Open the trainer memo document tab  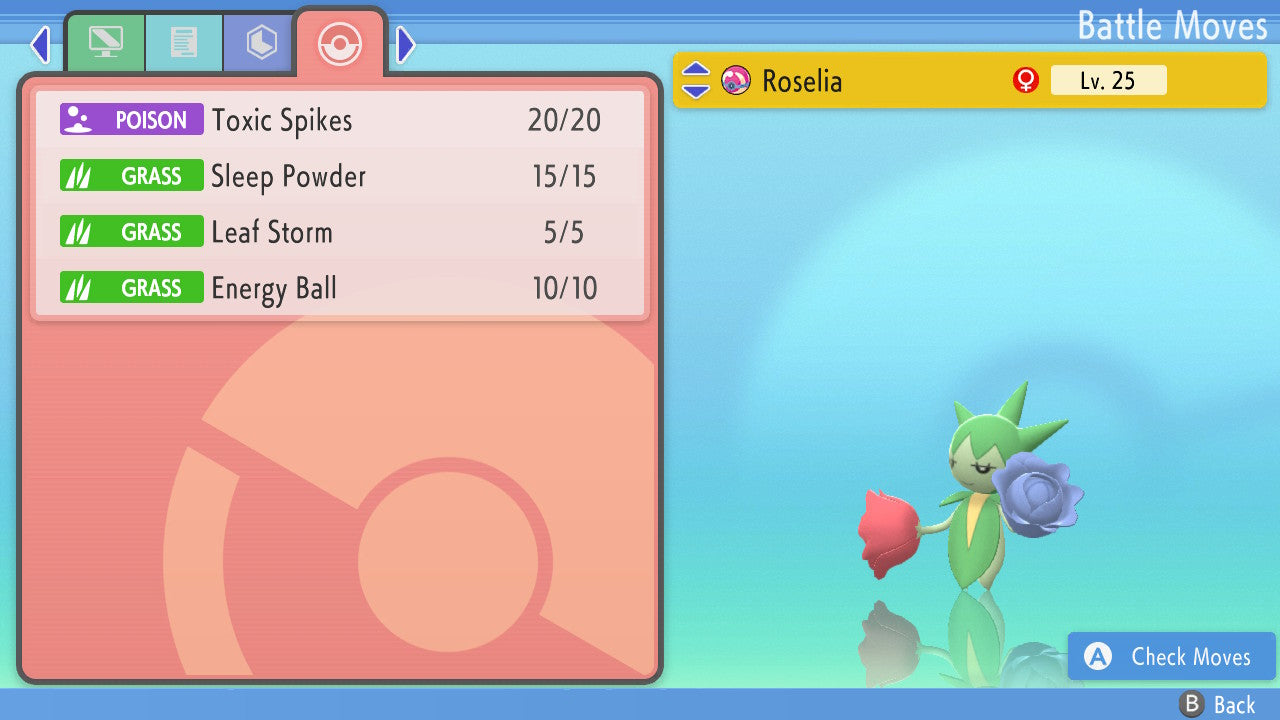point(183,43)
